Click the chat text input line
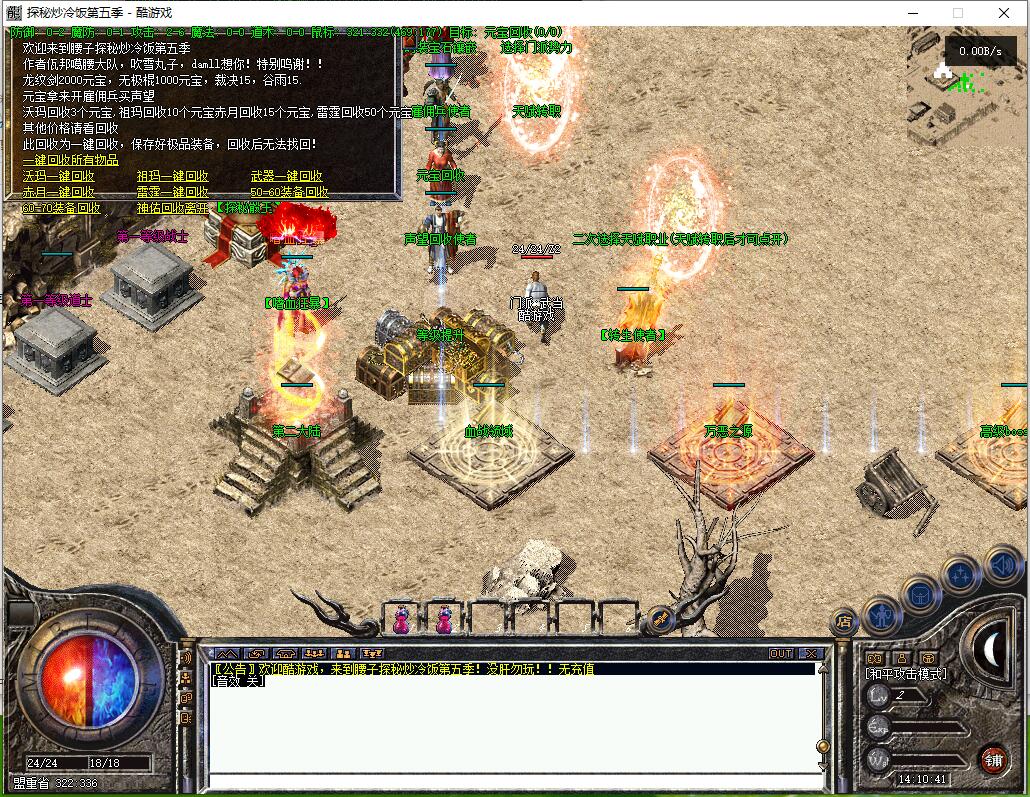The image size is (1030, 797). [510, 780]
